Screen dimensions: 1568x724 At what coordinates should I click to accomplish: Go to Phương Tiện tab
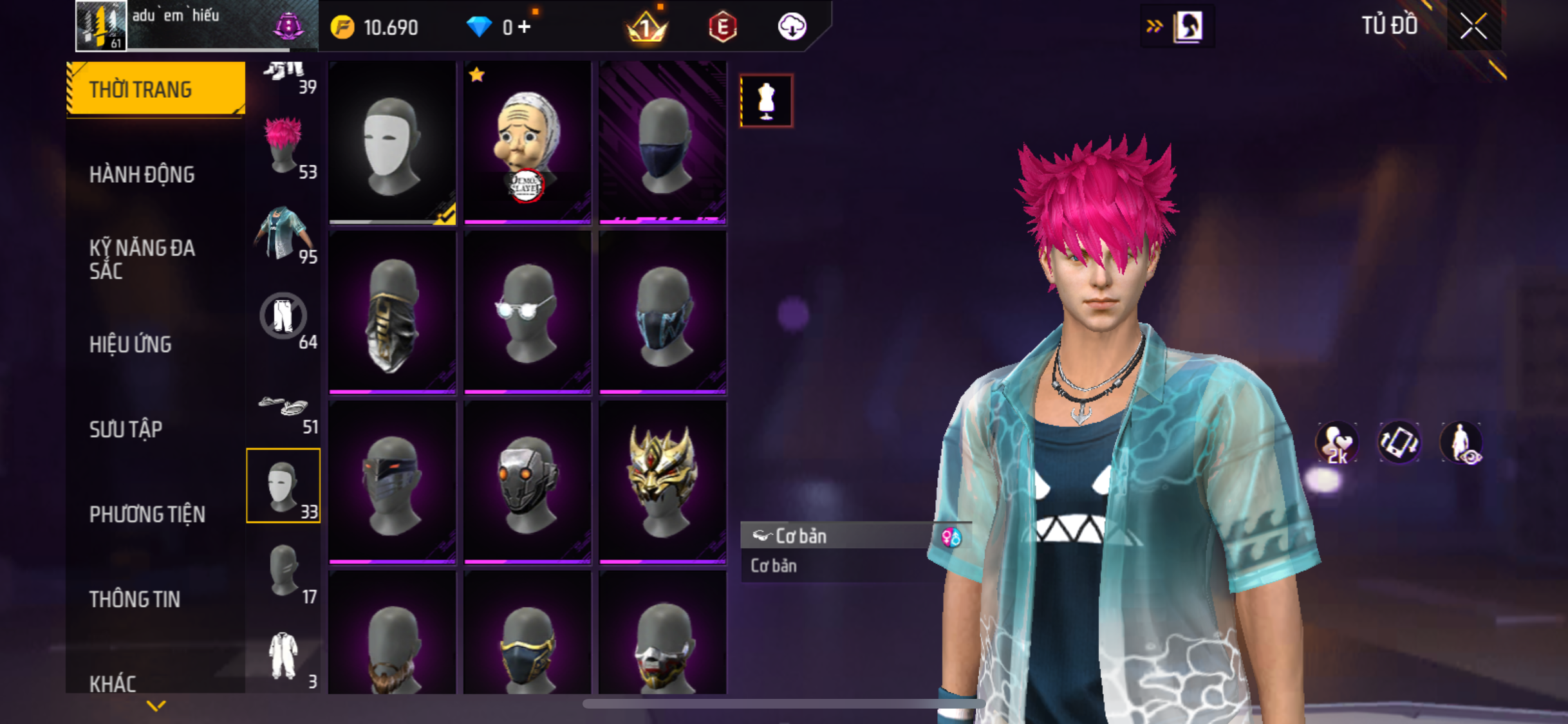pyautogui.click(x=147, y=514)
